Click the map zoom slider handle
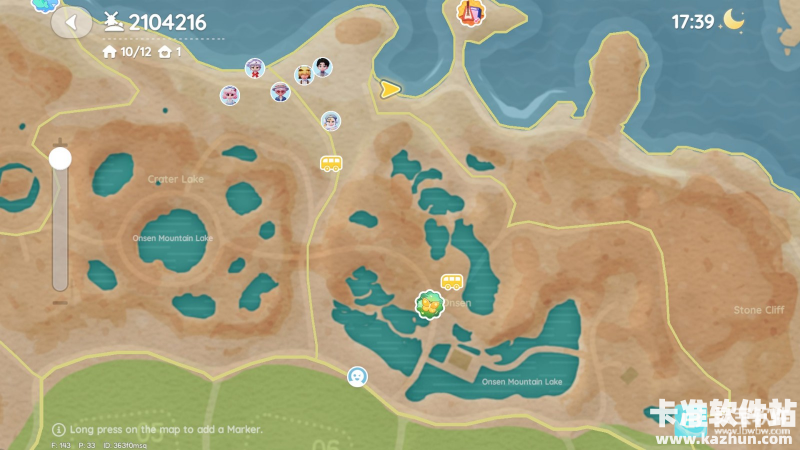This screenshot has height=450, width=800. (x=61, y=158)
